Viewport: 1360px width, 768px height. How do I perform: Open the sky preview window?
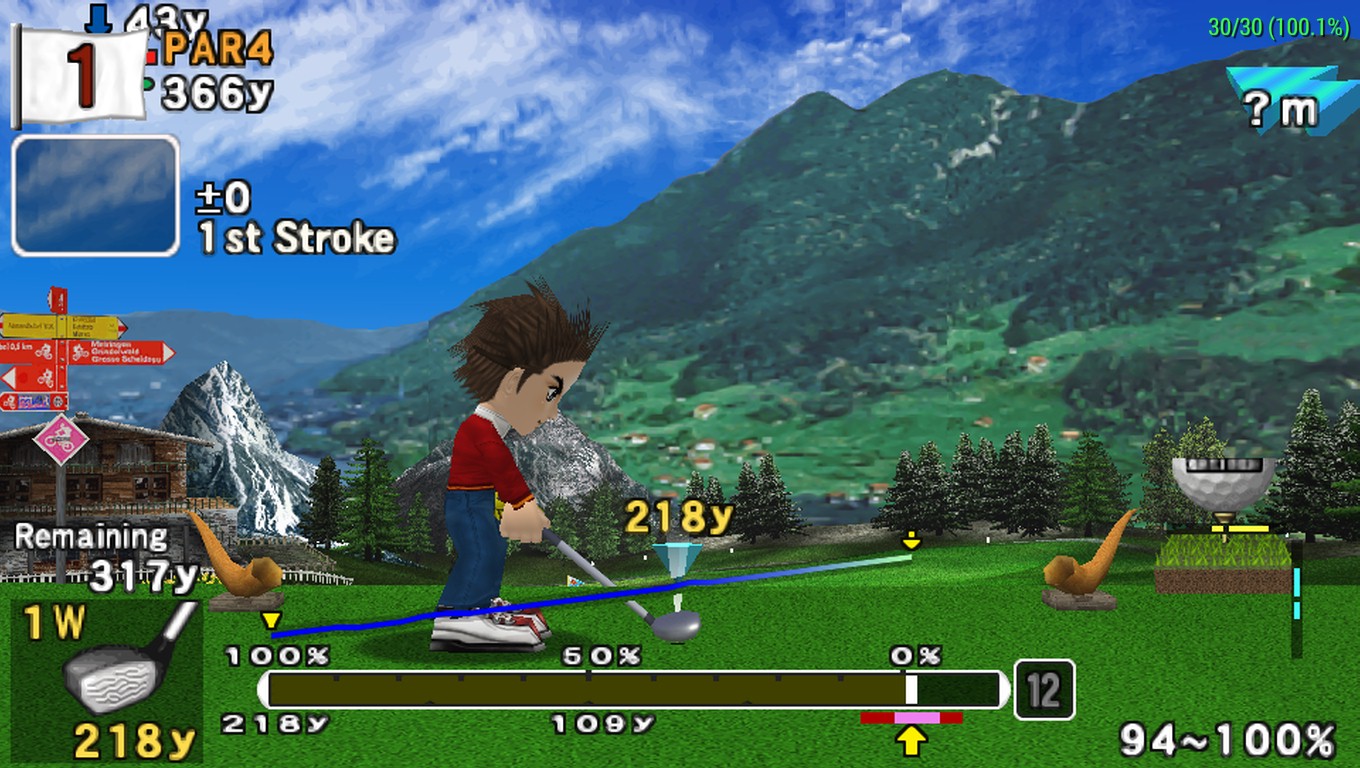pos(96,196)
